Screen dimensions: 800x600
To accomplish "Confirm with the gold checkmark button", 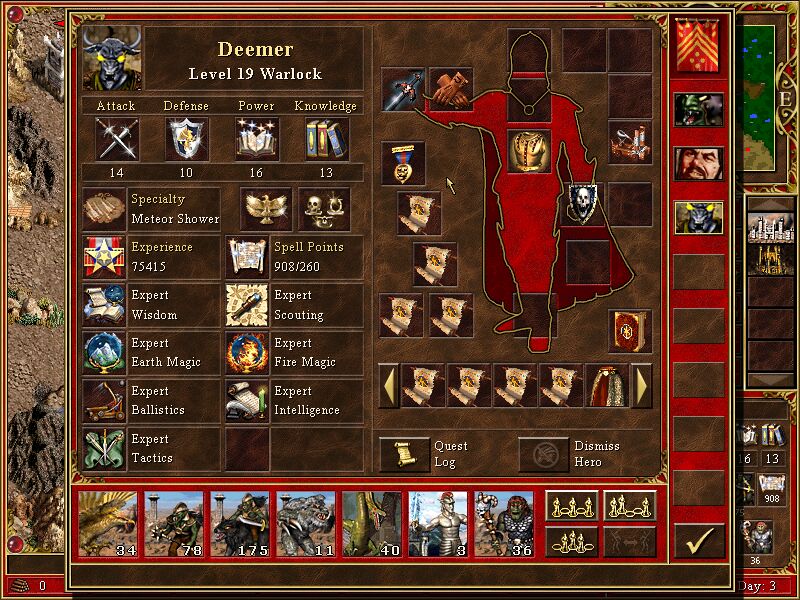I will (699, 541).
